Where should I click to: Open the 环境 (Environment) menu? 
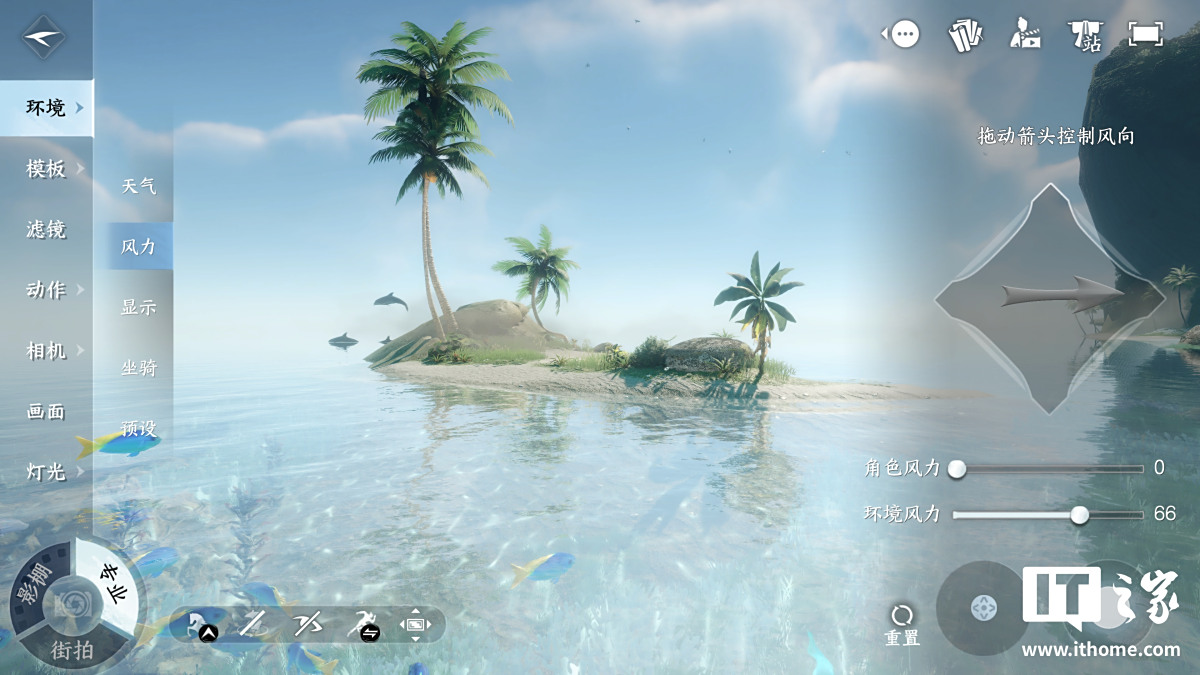(x=46, y=108)
